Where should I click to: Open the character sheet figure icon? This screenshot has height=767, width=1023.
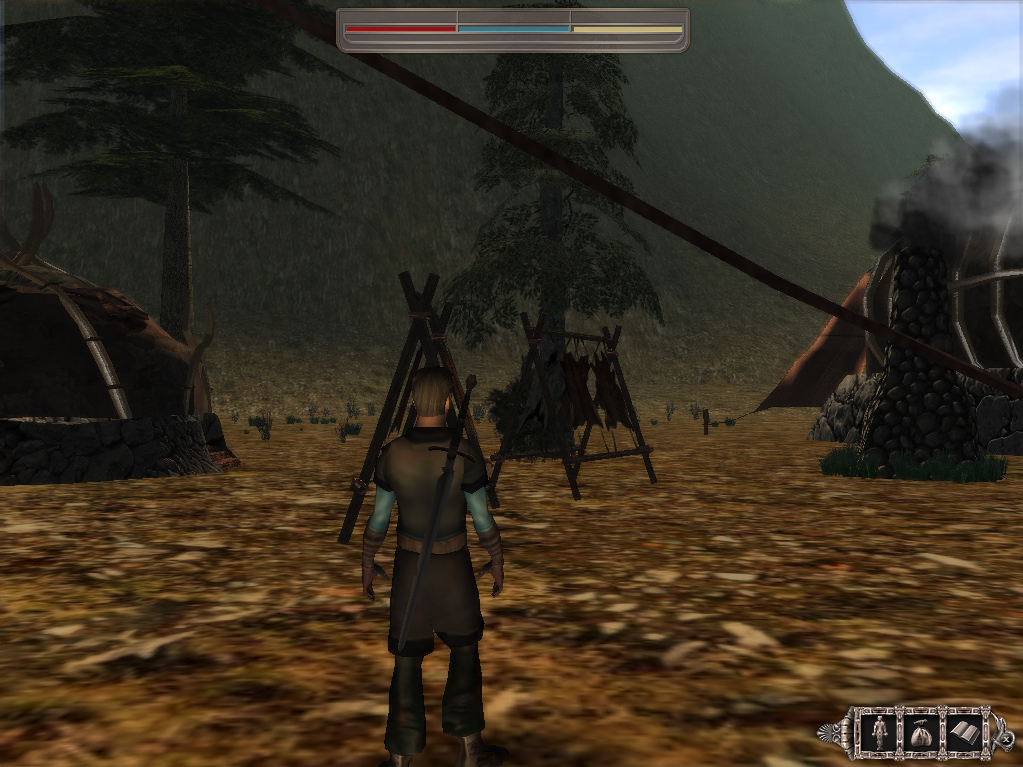(879, 733)
